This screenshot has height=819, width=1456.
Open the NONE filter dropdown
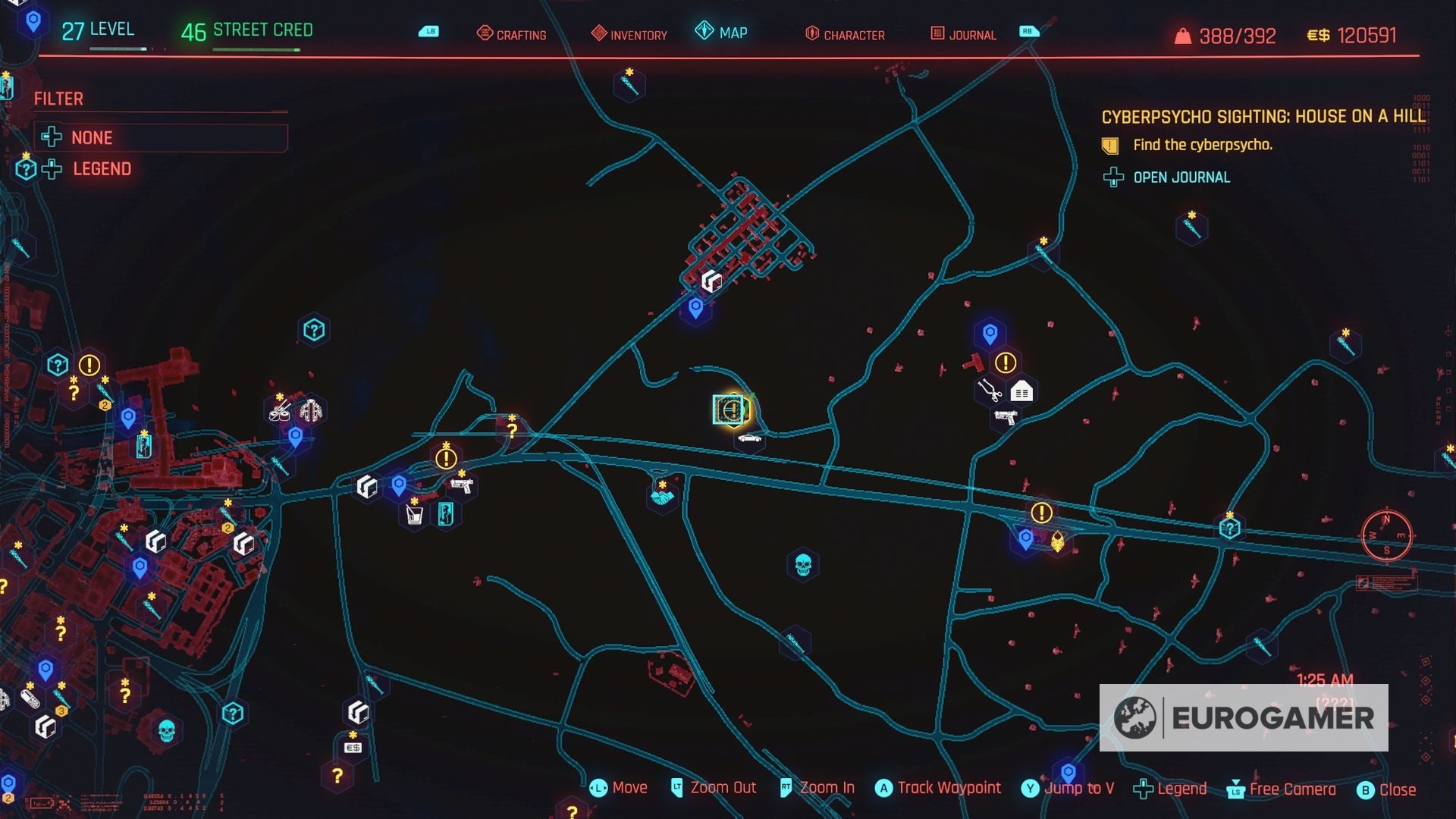[91, 137]
